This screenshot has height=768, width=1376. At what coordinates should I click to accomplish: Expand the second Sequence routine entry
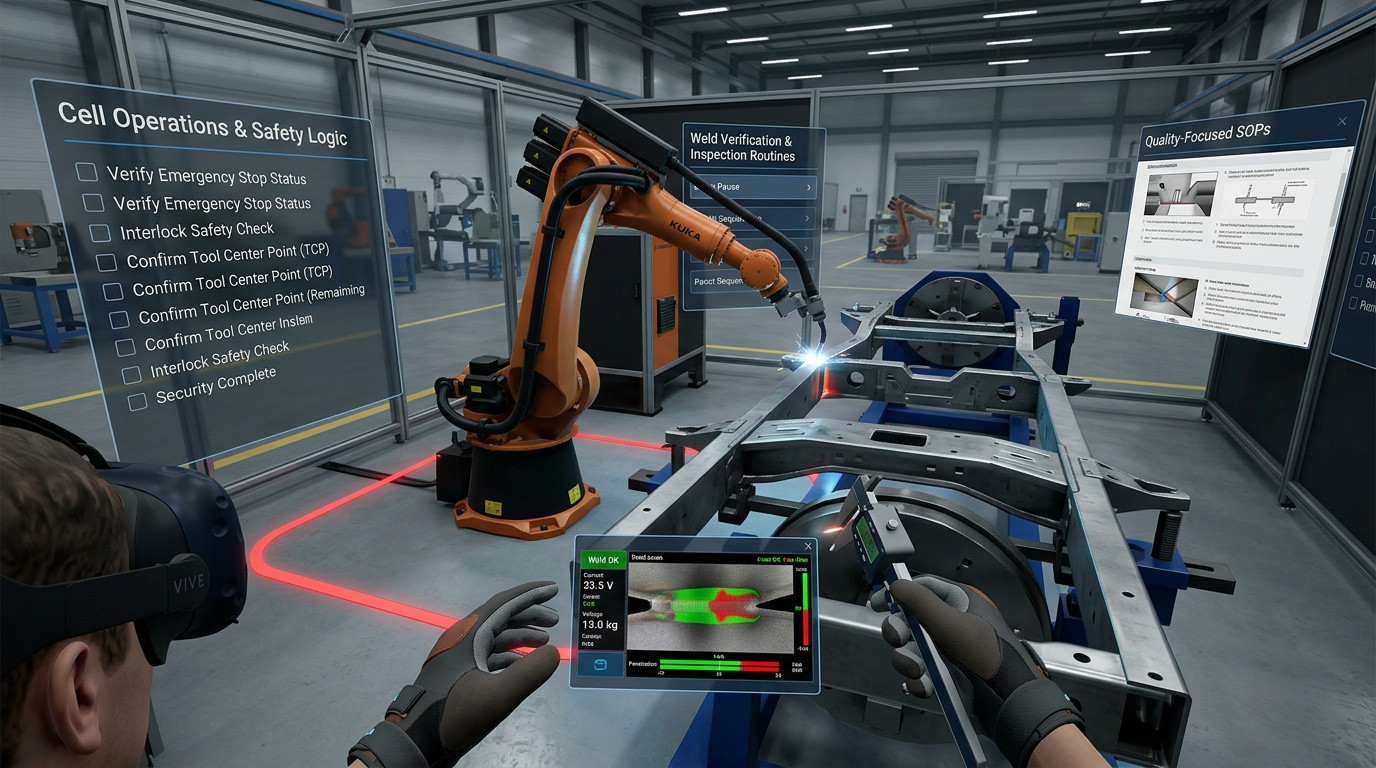click(x=807, y=217)
